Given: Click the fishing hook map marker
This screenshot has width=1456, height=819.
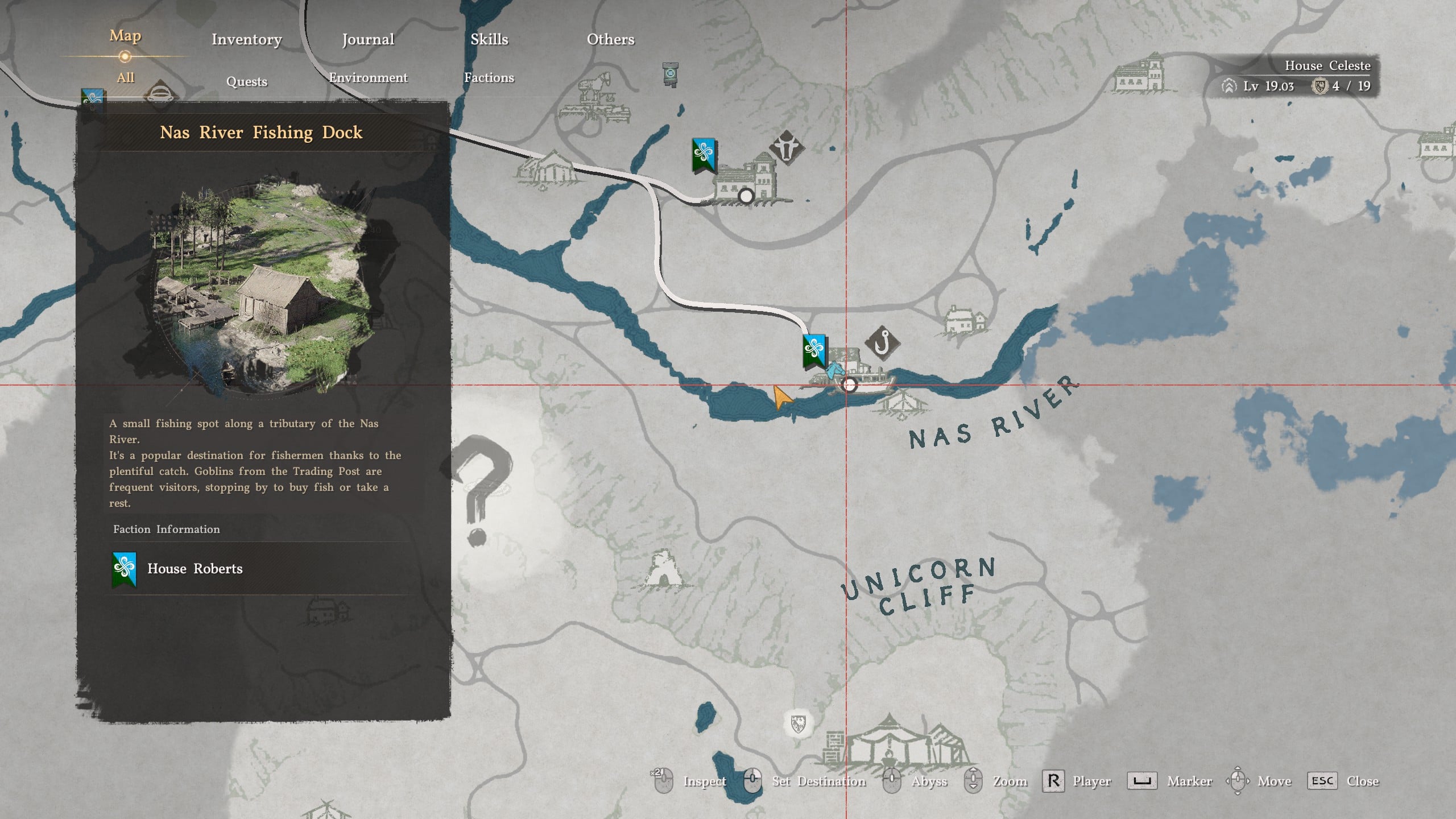Looking at the screenshot, I should pyautogui.click(x=882, y=343).
